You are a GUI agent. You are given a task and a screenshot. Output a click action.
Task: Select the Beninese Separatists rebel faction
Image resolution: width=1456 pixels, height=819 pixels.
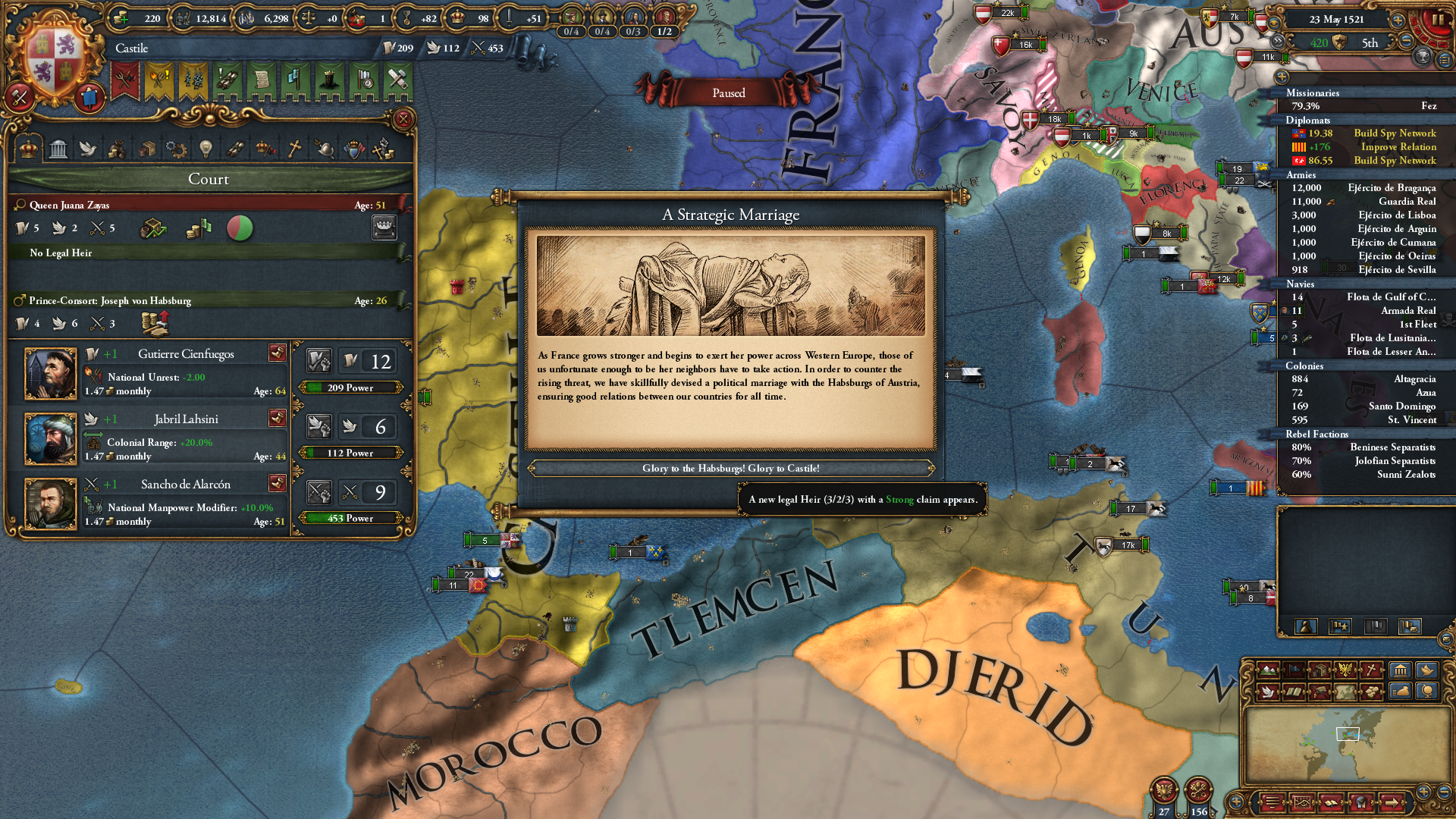coord(1392,447)
